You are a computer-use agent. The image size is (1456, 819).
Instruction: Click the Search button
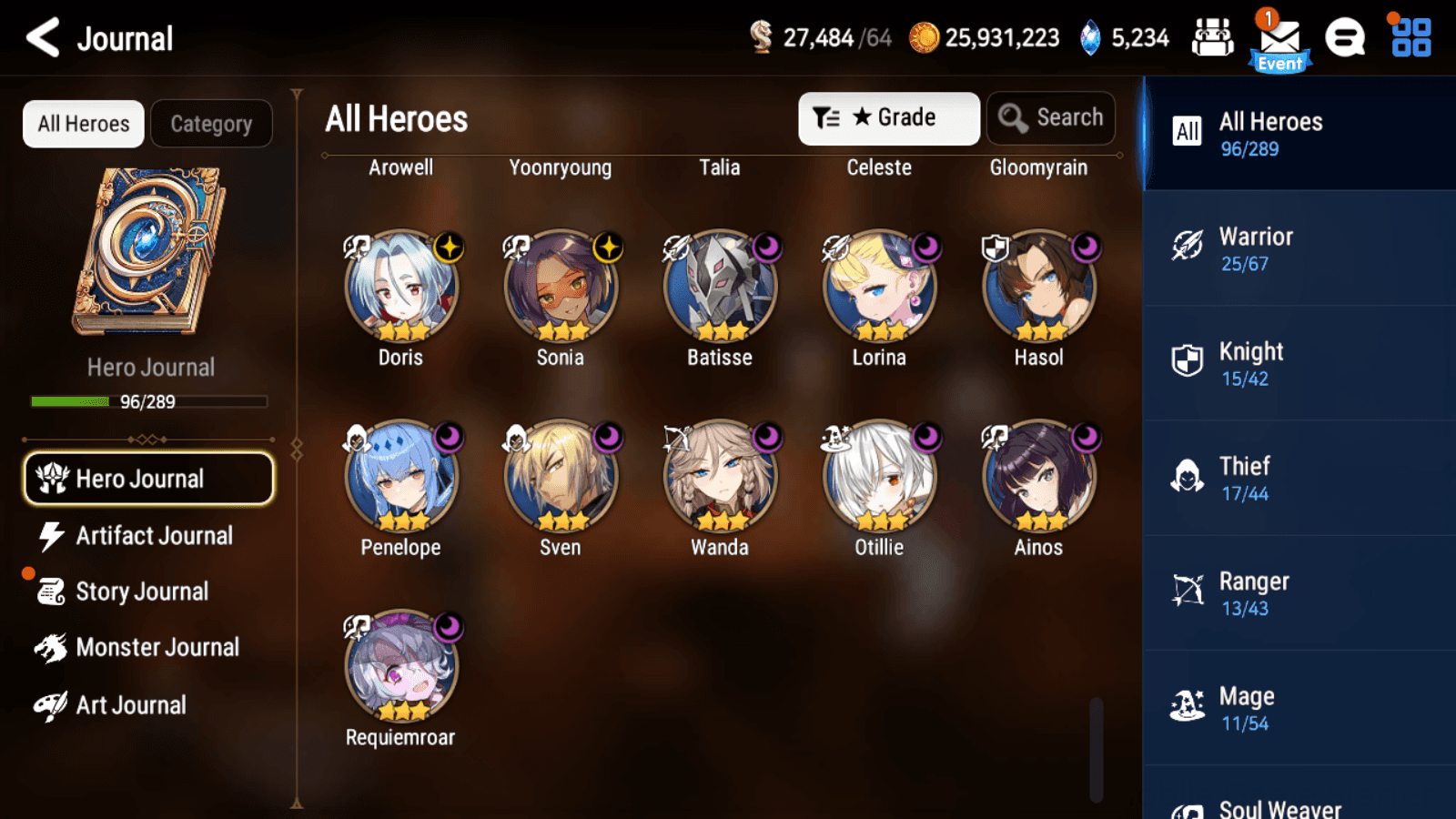(x=1050, y=117)
